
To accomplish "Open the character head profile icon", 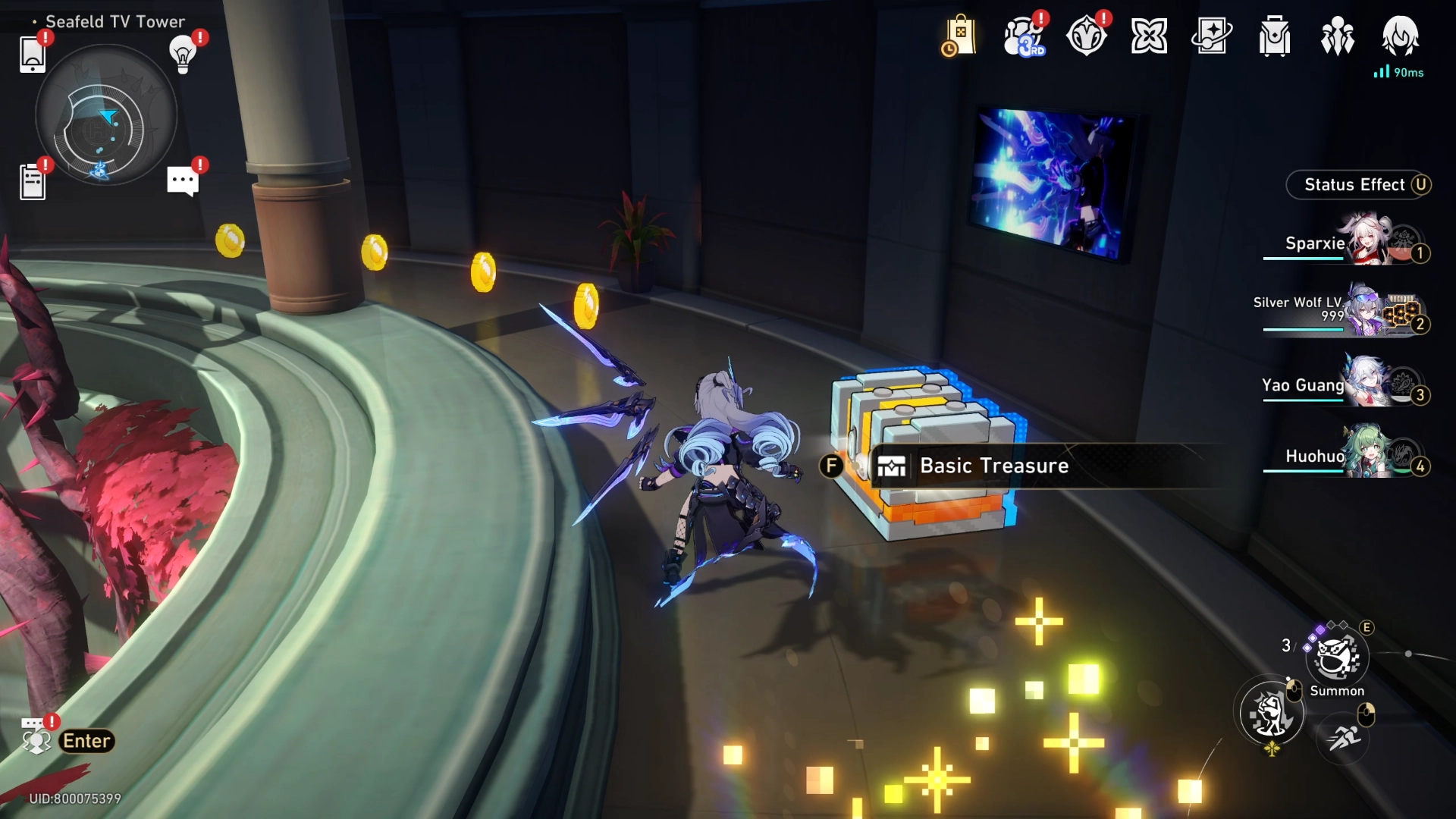I will click(1400, 36).
